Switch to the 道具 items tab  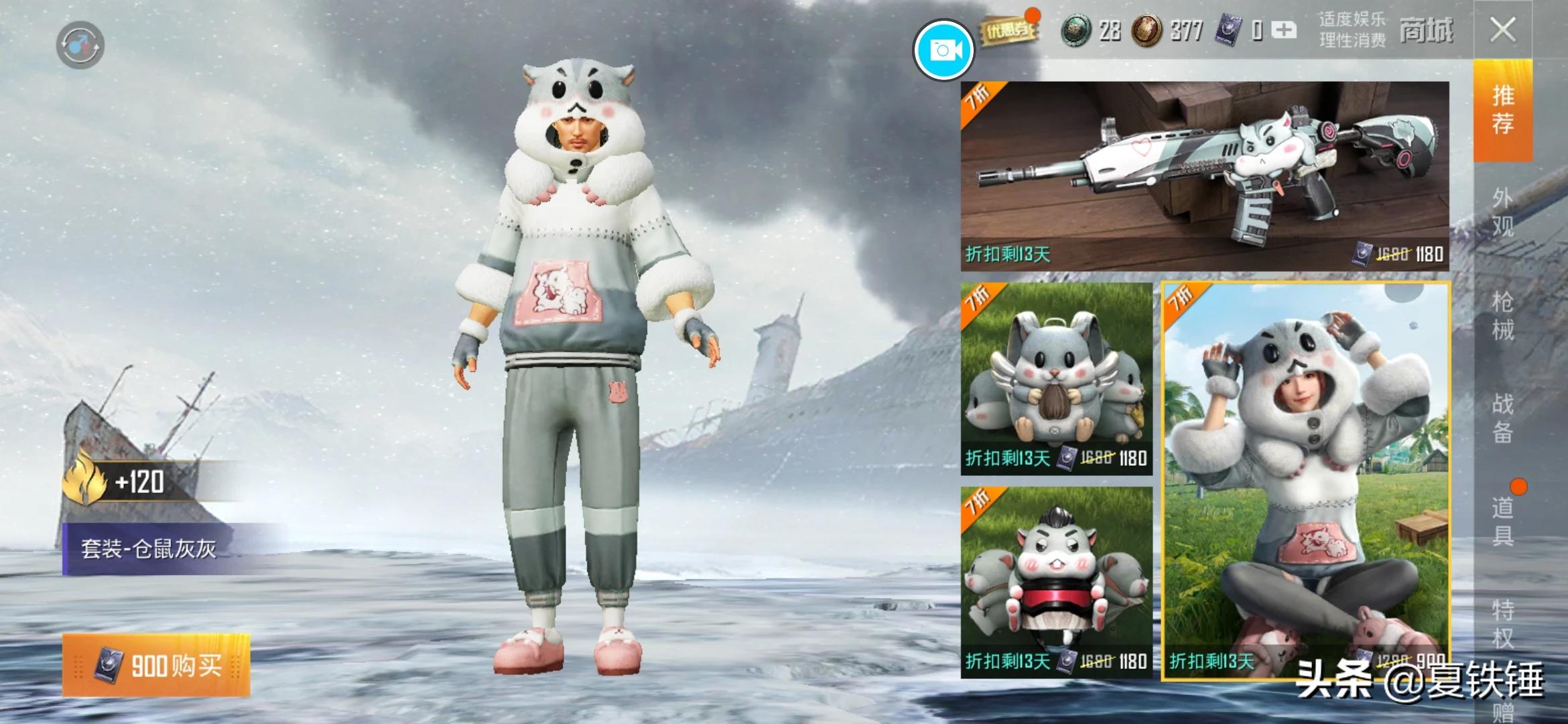[x=1503, y=521]
